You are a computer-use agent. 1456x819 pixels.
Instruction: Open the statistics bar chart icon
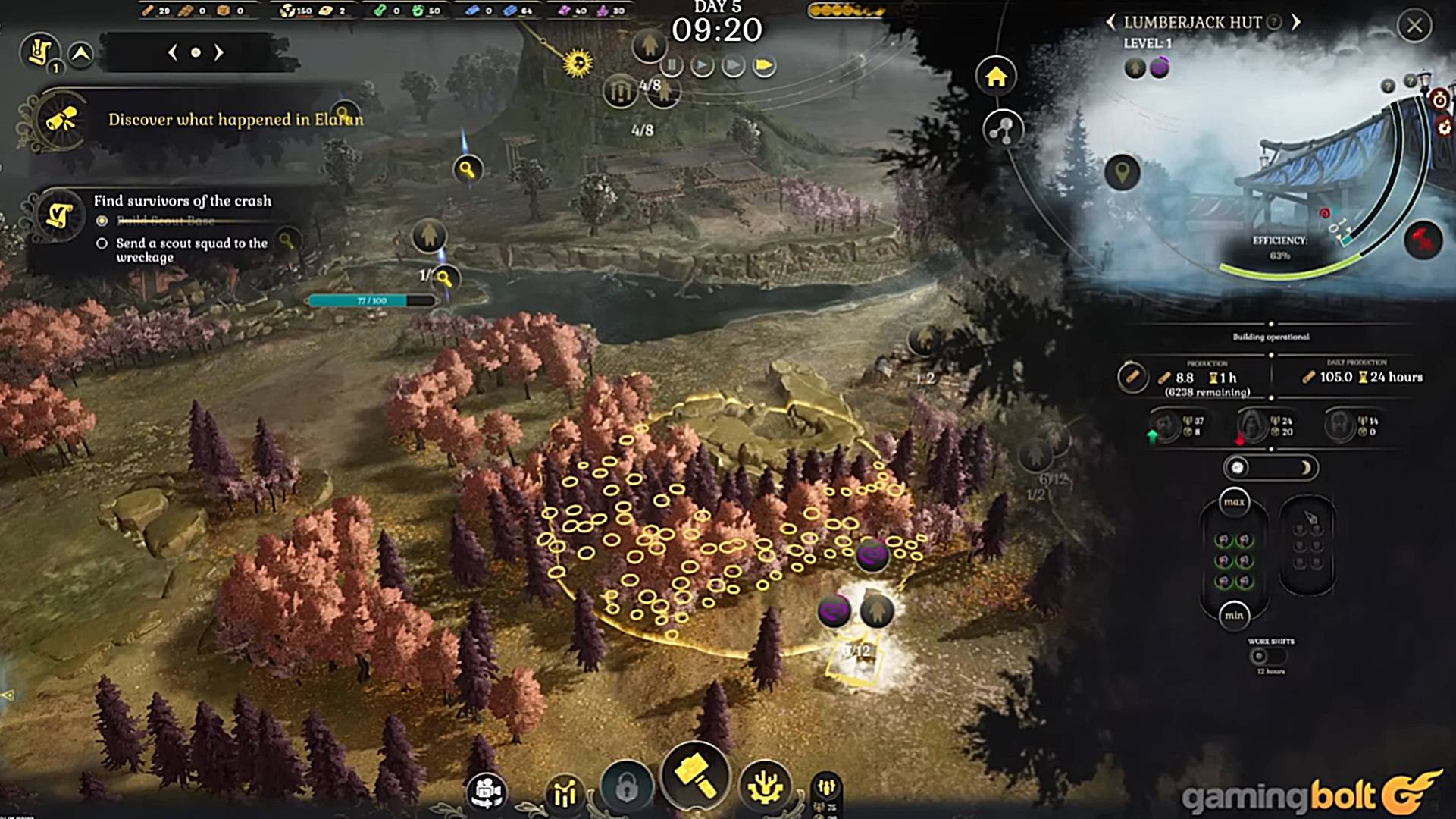(565, 794)
